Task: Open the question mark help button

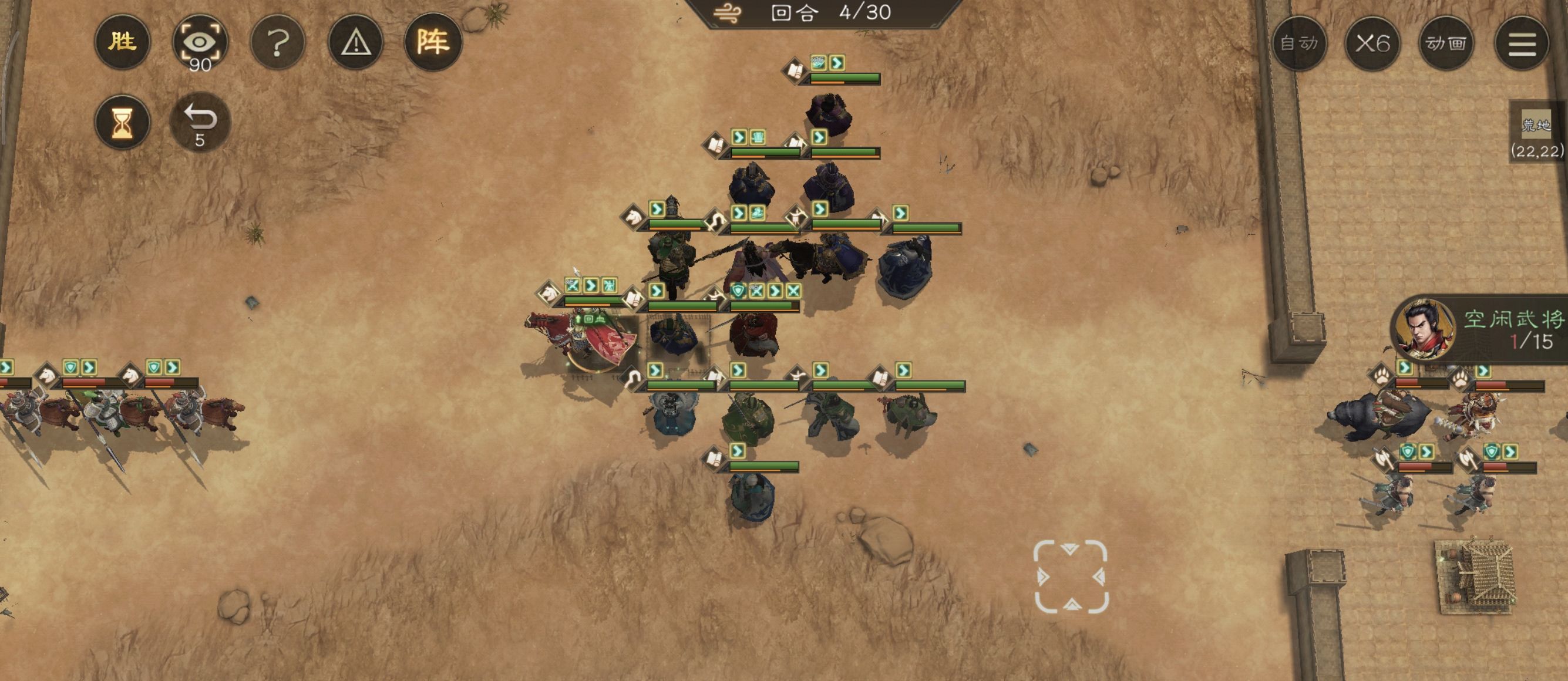Action: [x=278, y=43]
